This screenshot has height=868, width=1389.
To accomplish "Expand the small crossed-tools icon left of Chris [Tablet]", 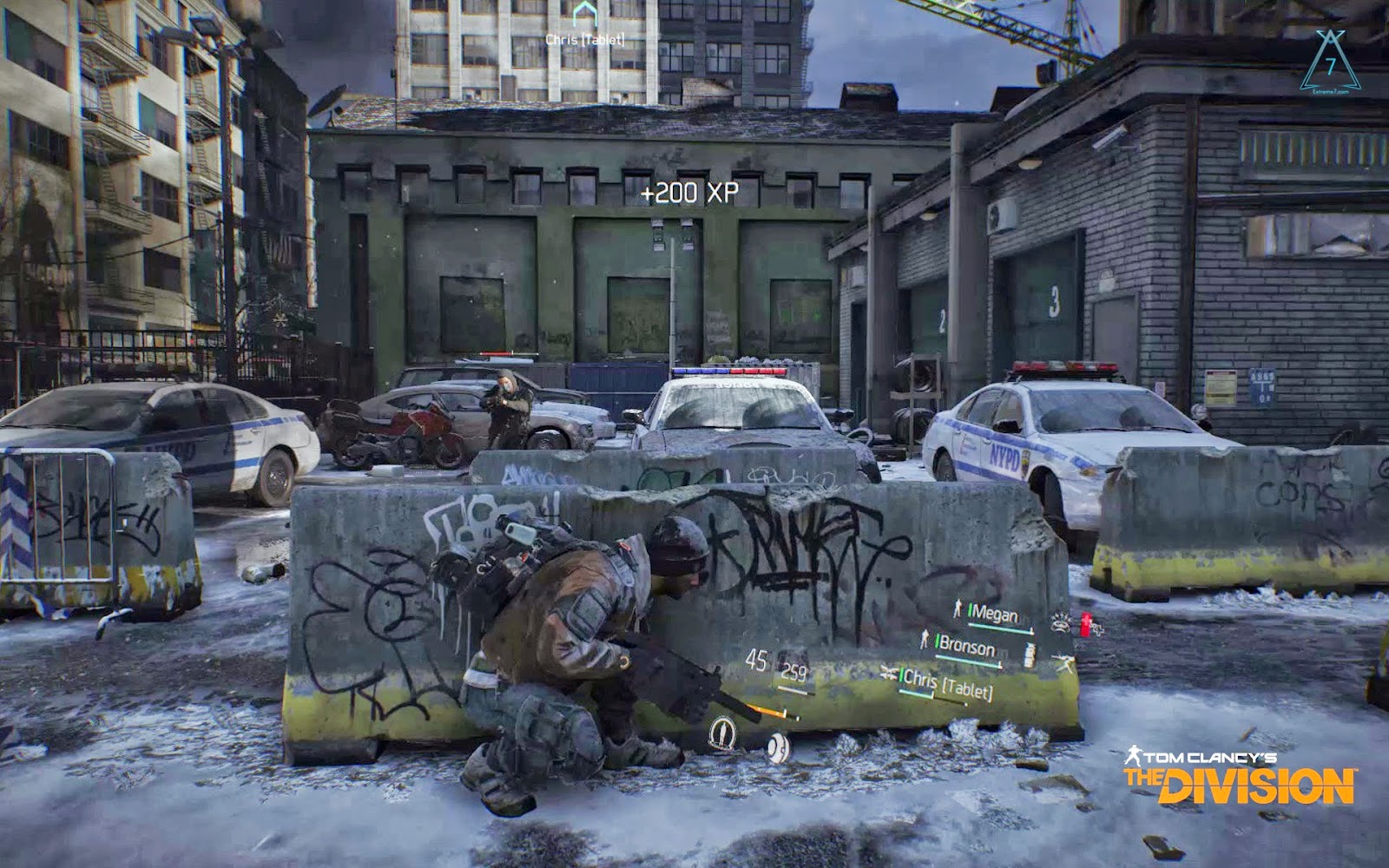I will (887, 672).
